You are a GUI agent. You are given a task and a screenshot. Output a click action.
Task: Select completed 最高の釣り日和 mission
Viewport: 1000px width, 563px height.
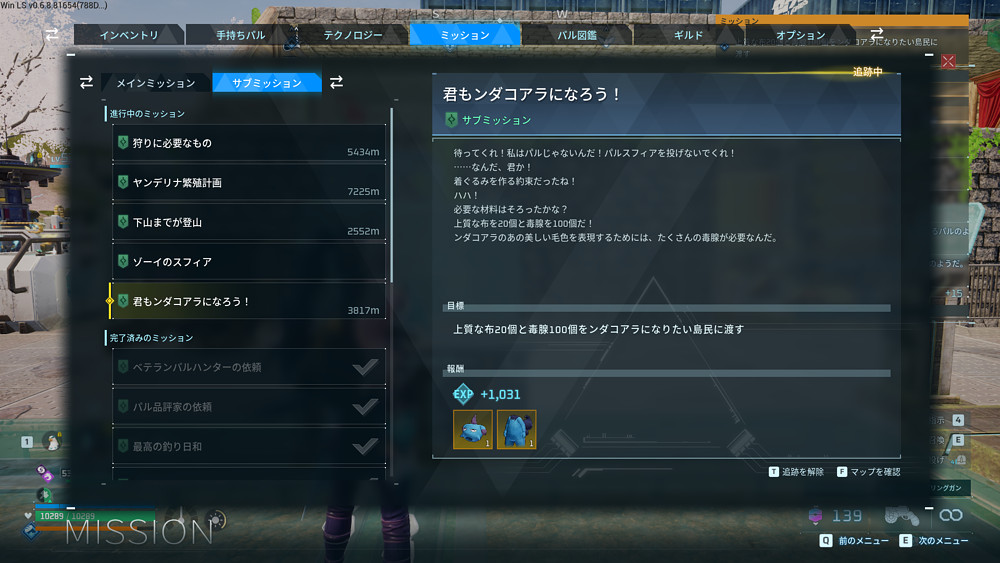coord(248,446)
